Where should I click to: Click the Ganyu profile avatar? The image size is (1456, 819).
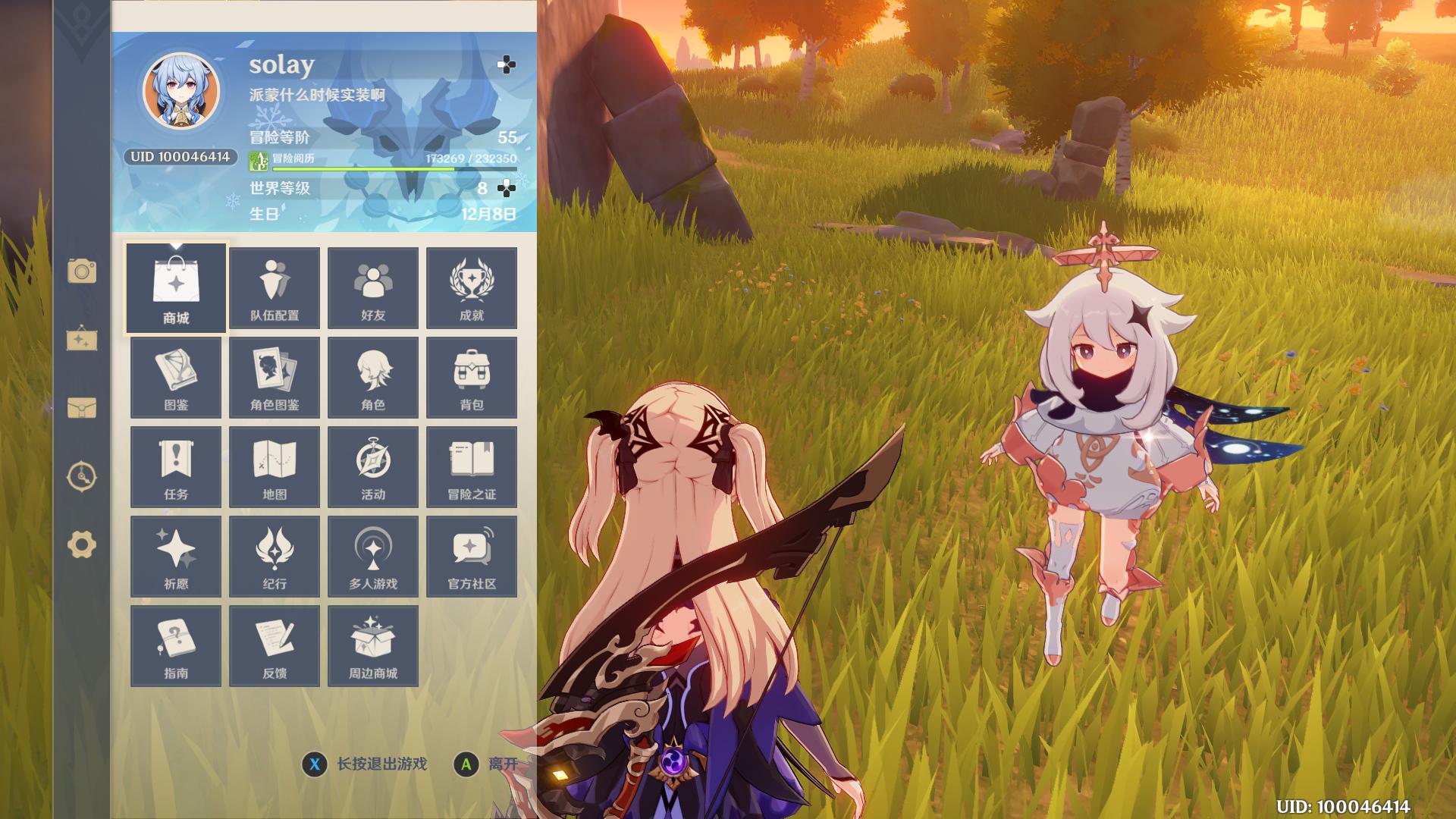[182, 91]
